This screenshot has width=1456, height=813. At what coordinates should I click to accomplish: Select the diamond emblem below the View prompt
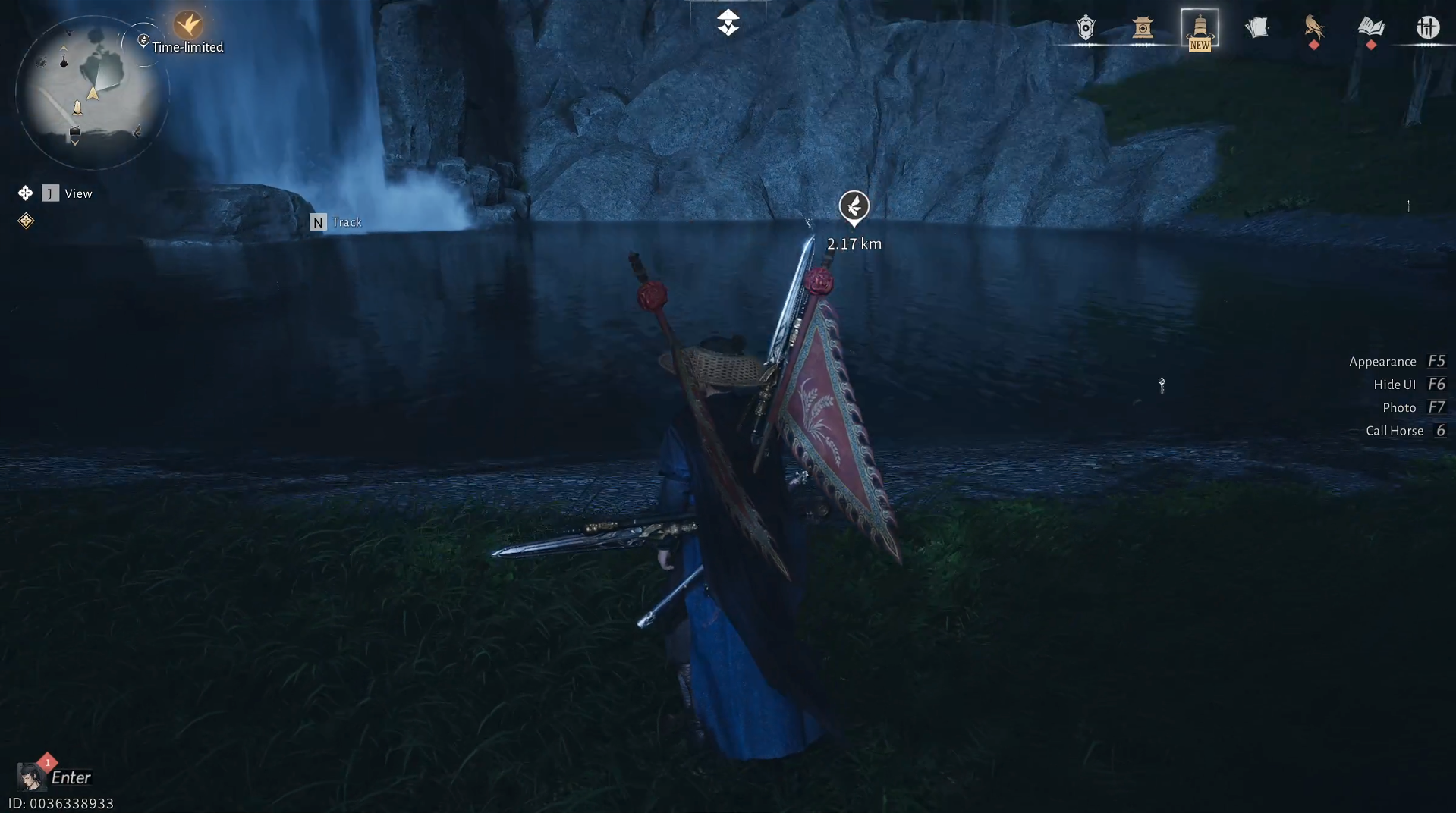pos(26,221)
